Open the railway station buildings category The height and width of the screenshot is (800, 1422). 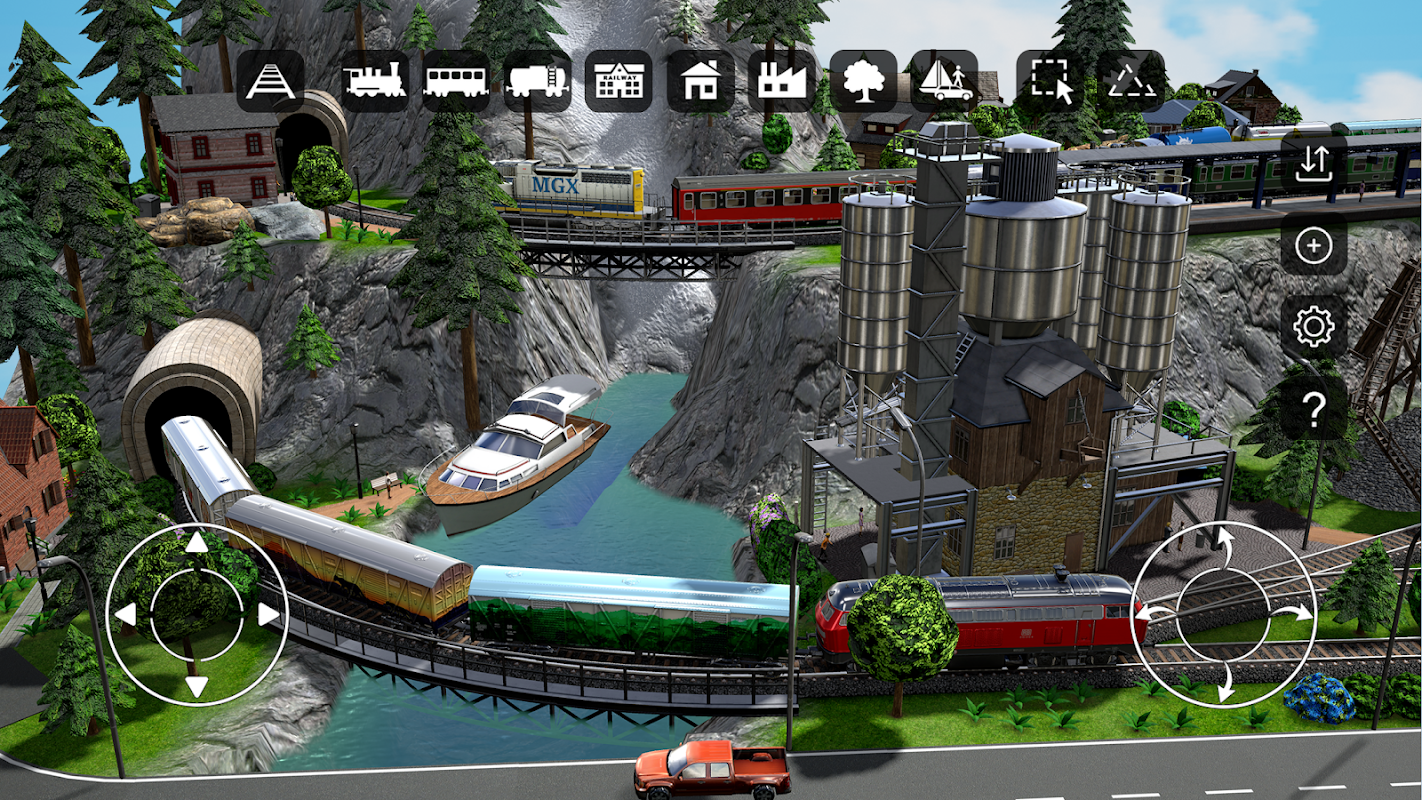(x=618, y=81)
